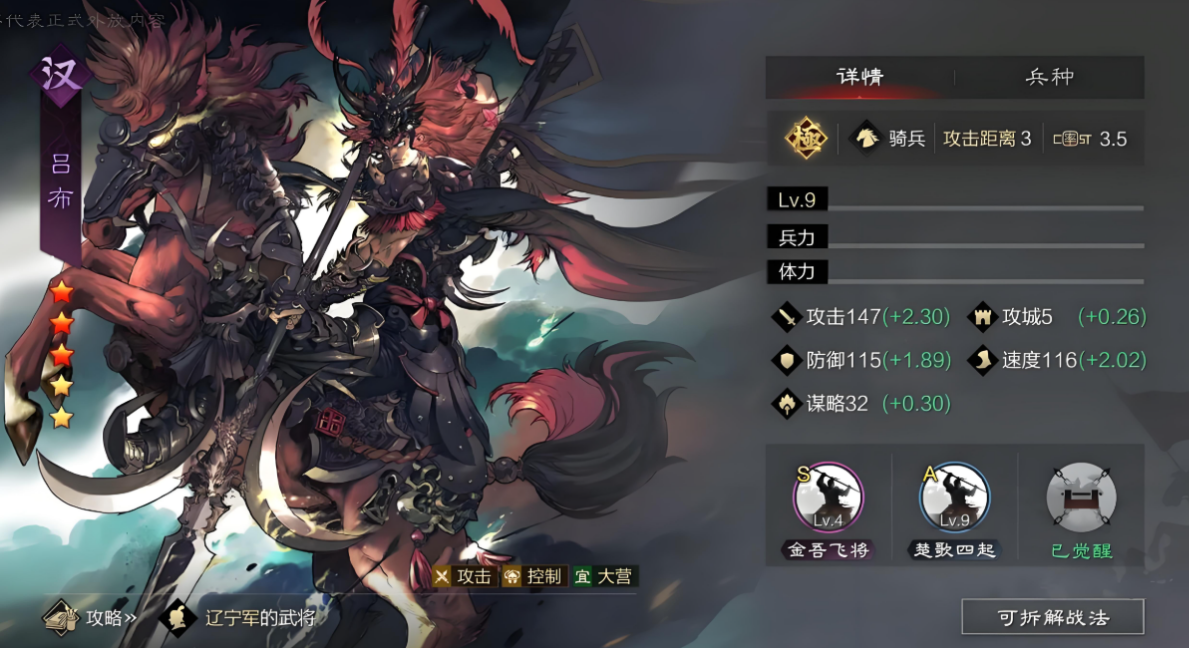Select the 攻击 tag label

[464, 577]
